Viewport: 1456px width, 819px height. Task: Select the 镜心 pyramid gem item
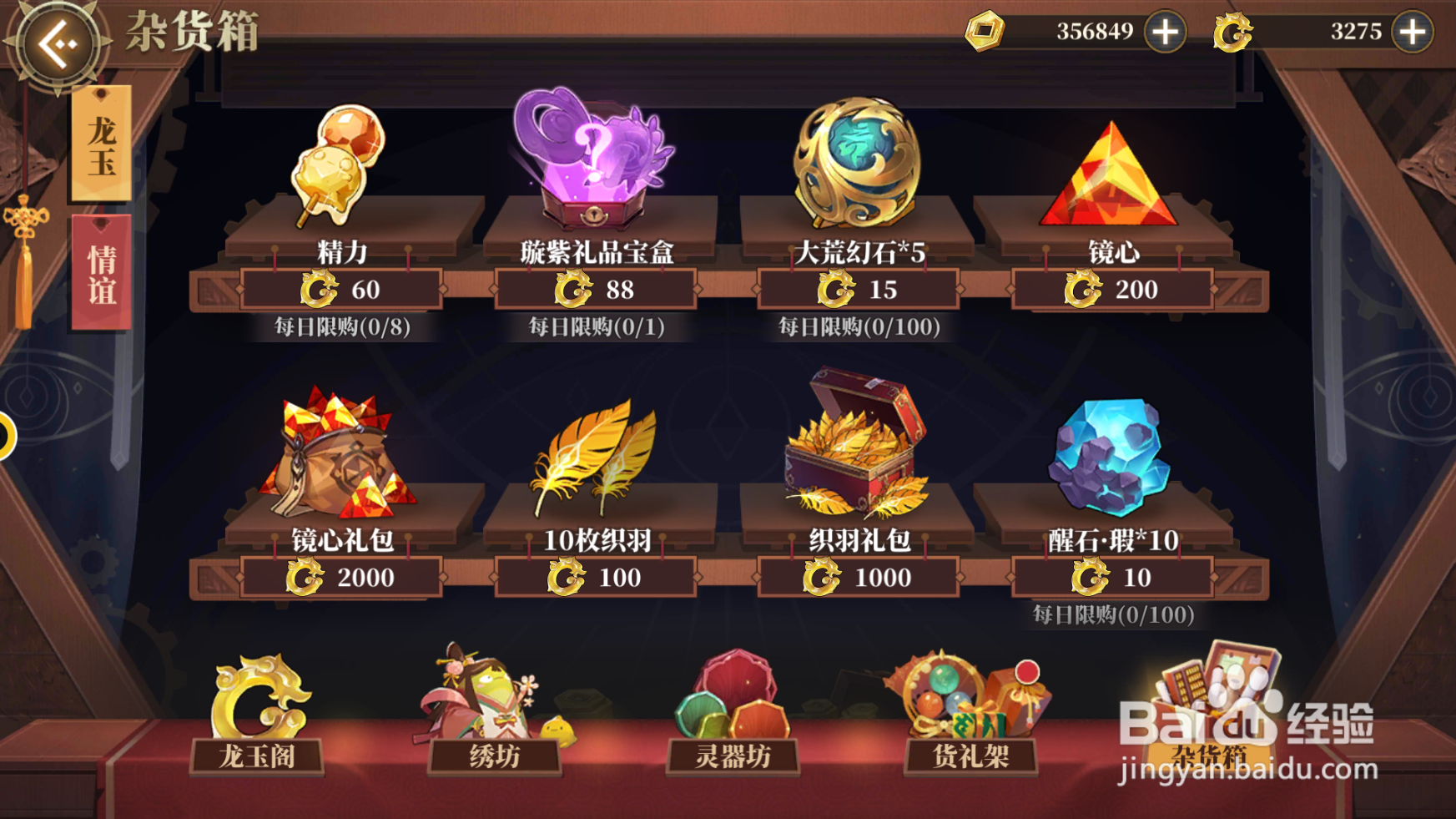click(1110, 175)
